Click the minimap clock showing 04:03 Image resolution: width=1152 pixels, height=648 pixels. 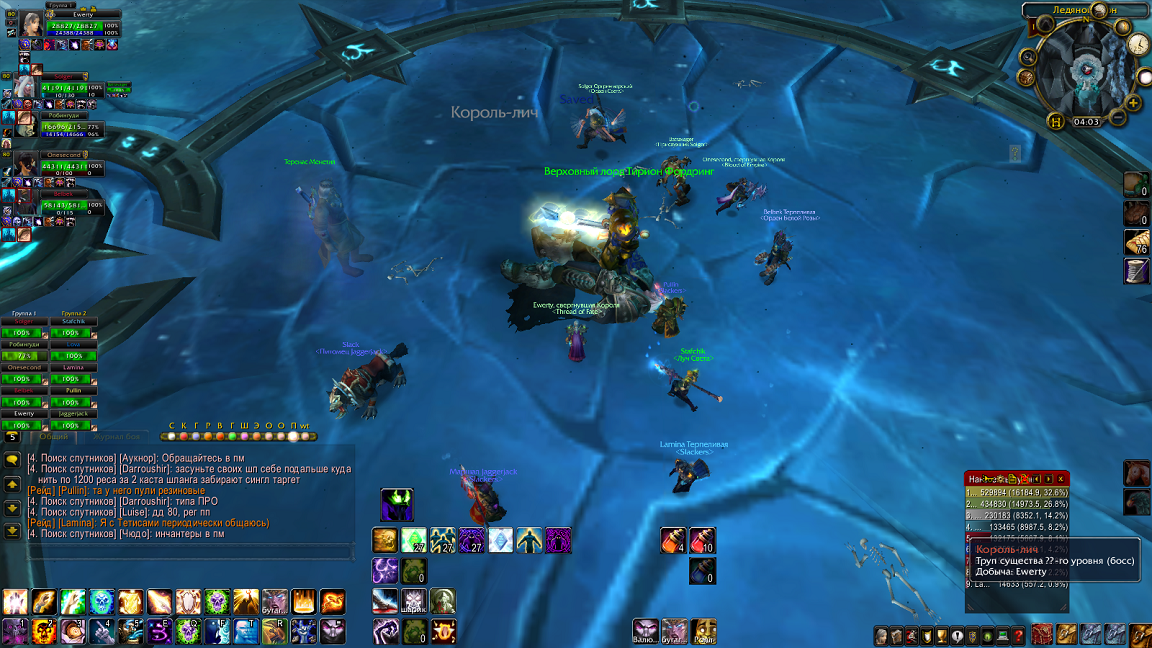click(1087, 122)
